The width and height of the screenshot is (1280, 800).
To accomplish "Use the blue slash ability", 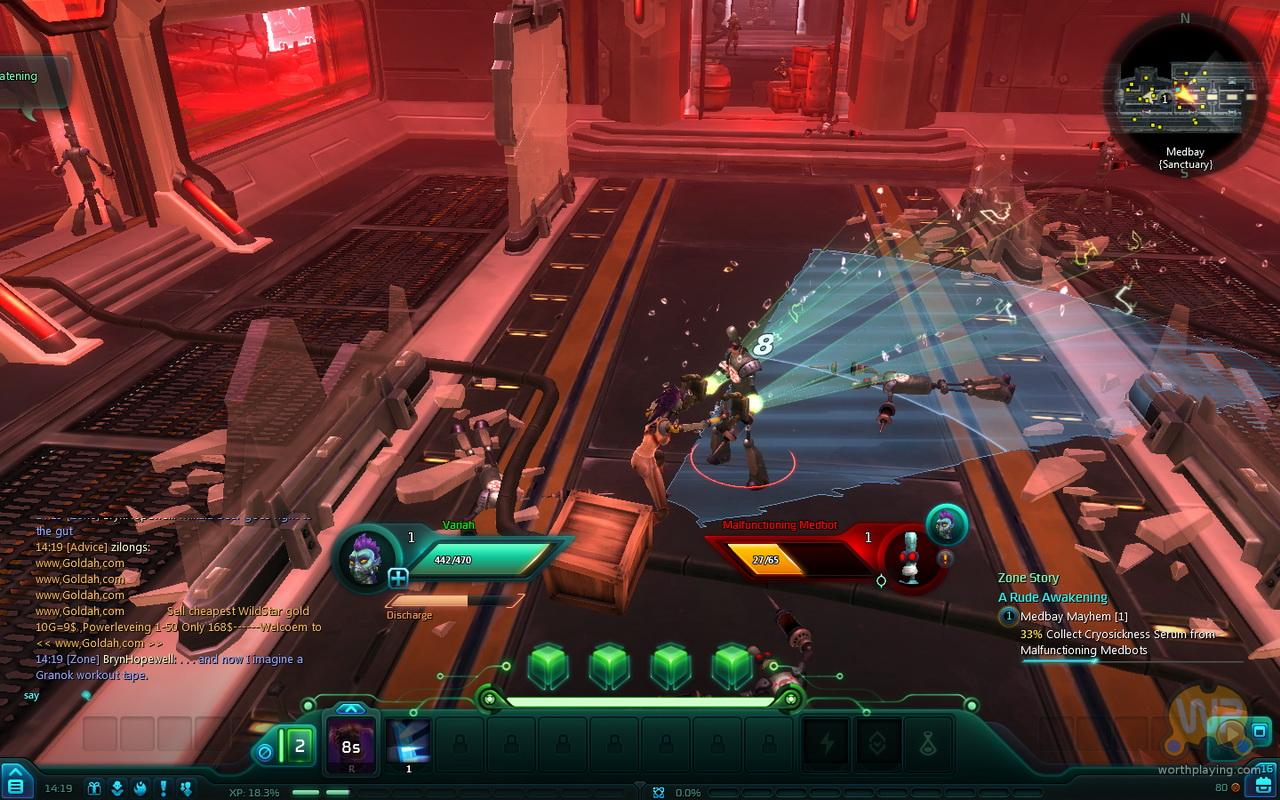I will point(408,743).
